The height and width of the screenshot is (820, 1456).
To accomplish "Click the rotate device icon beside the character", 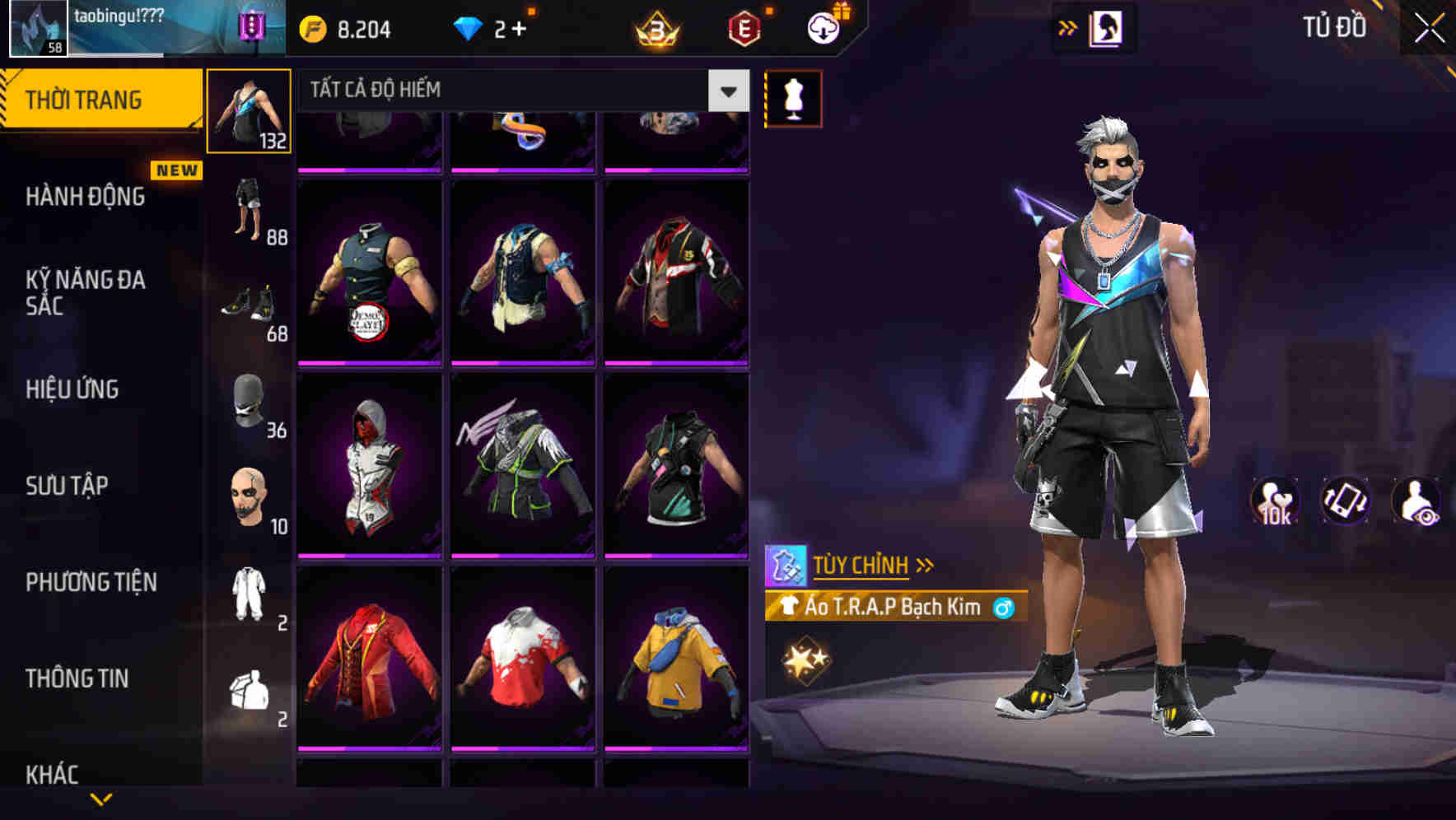I will tap(1344, 501).
